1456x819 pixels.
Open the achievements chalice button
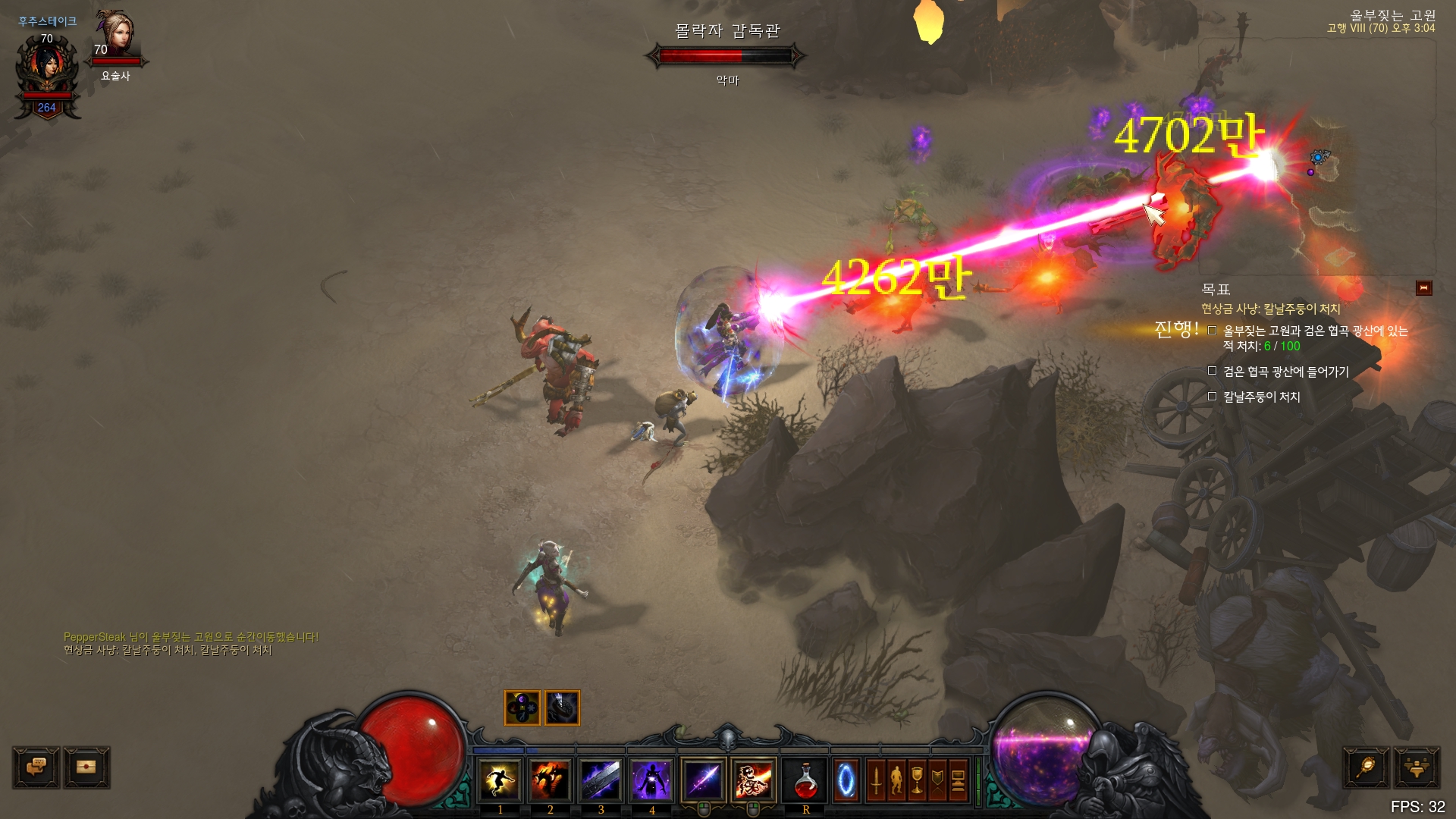(x=917, y=780)
